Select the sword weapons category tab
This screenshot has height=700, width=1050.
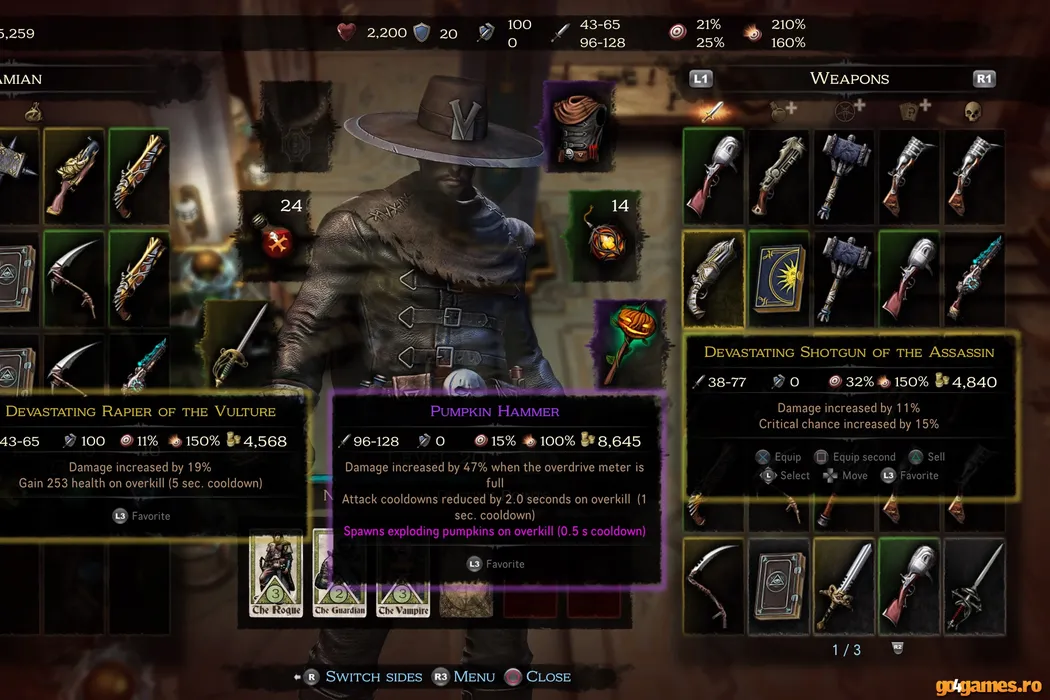point(712,110)
